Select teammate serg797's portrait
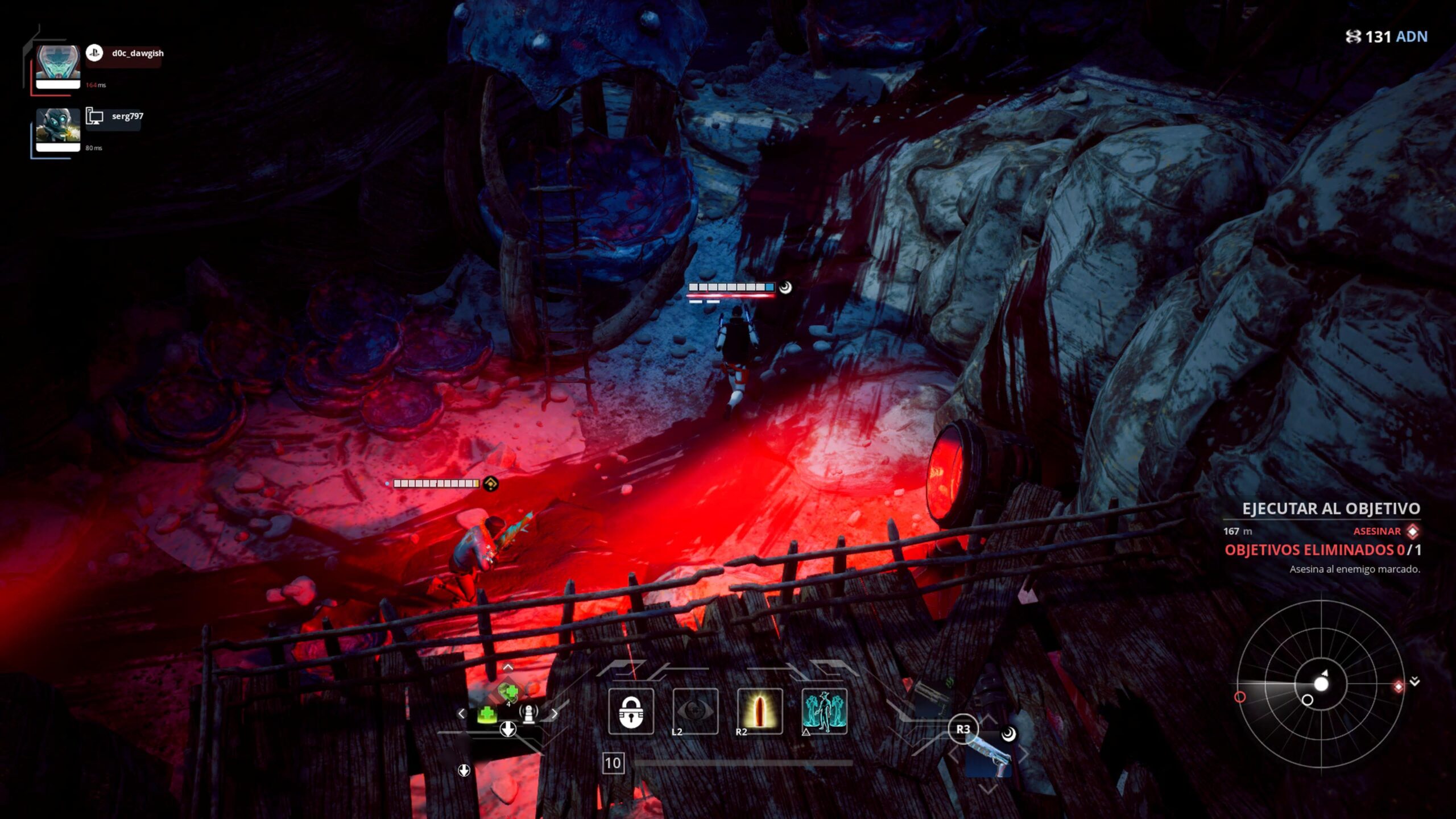The image size is (1456, 819). coord(58,130)
